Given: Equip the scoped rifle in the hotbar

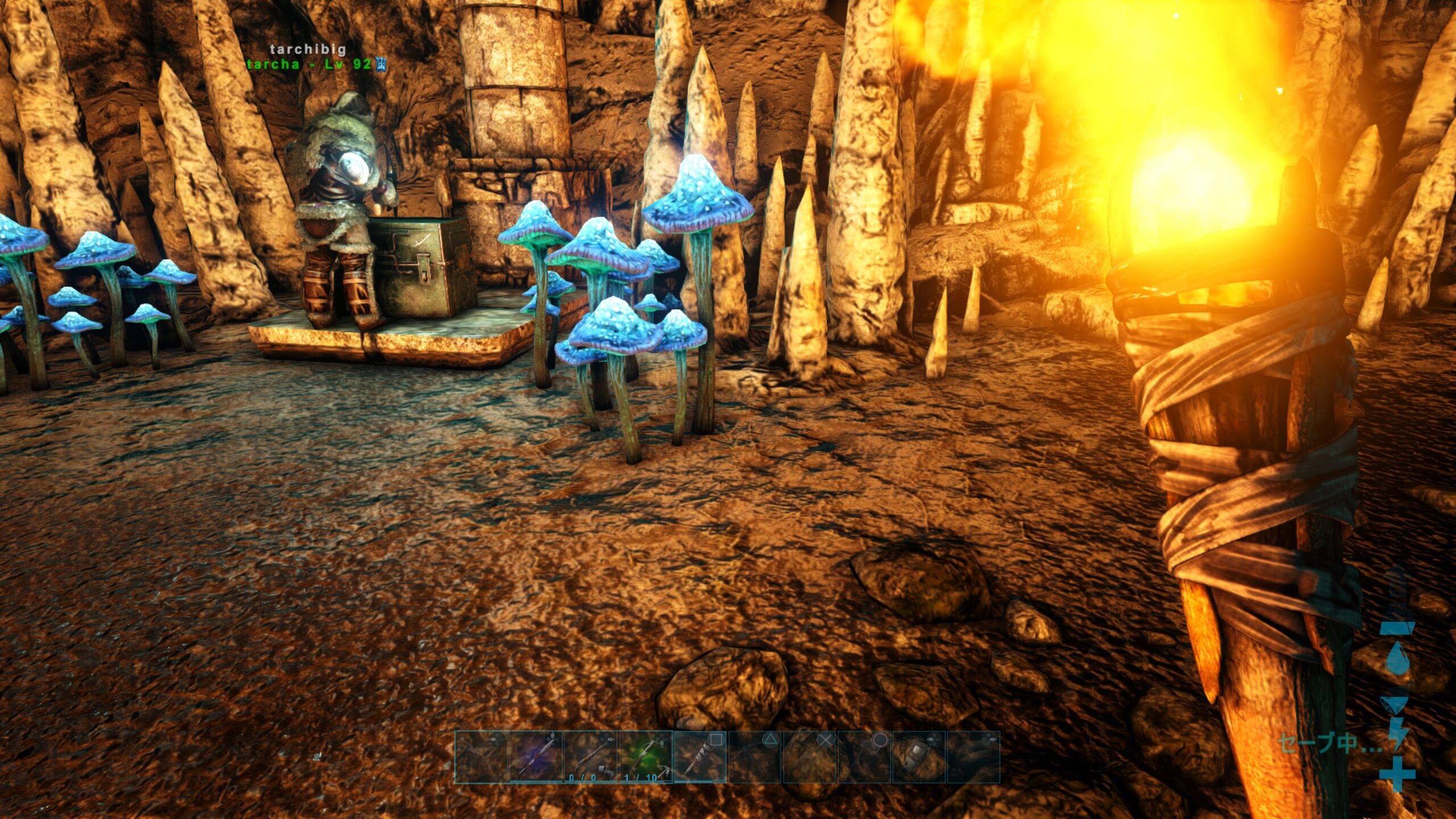Looking at the screenshot, I should pyautogui.click(x=590, y=757).
